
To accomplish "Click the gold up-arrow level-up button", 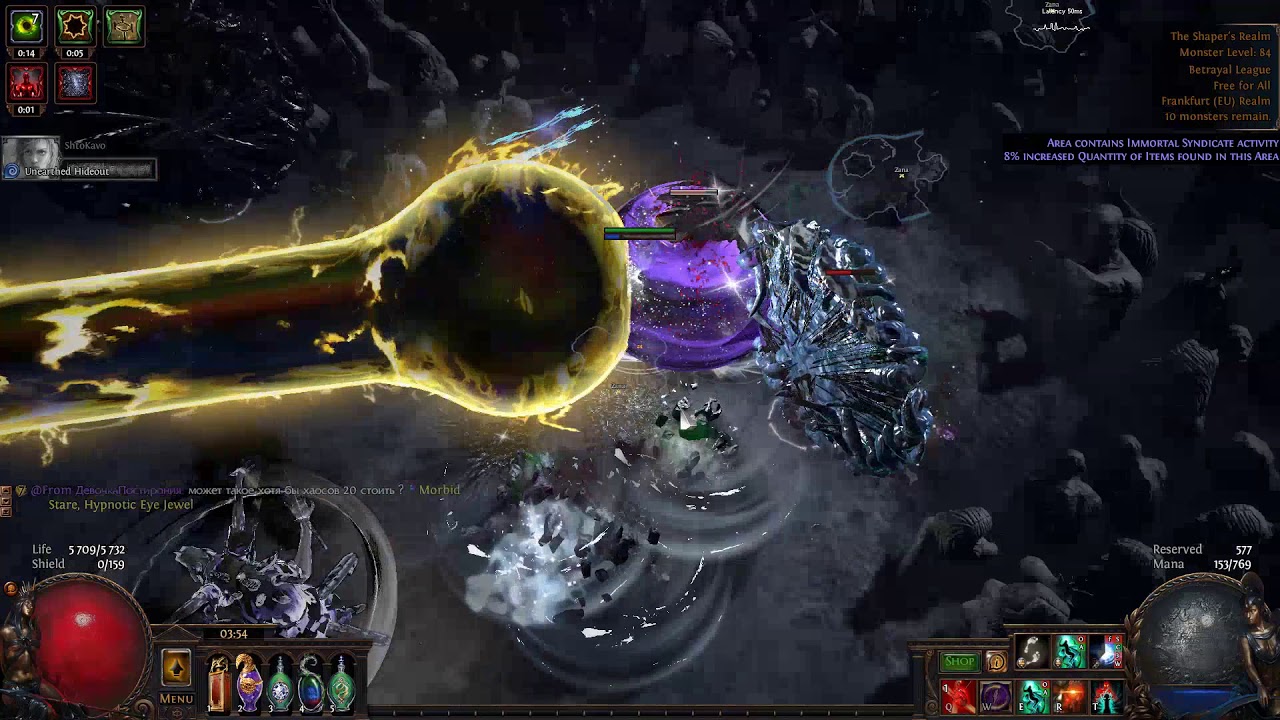I will 176,667.
